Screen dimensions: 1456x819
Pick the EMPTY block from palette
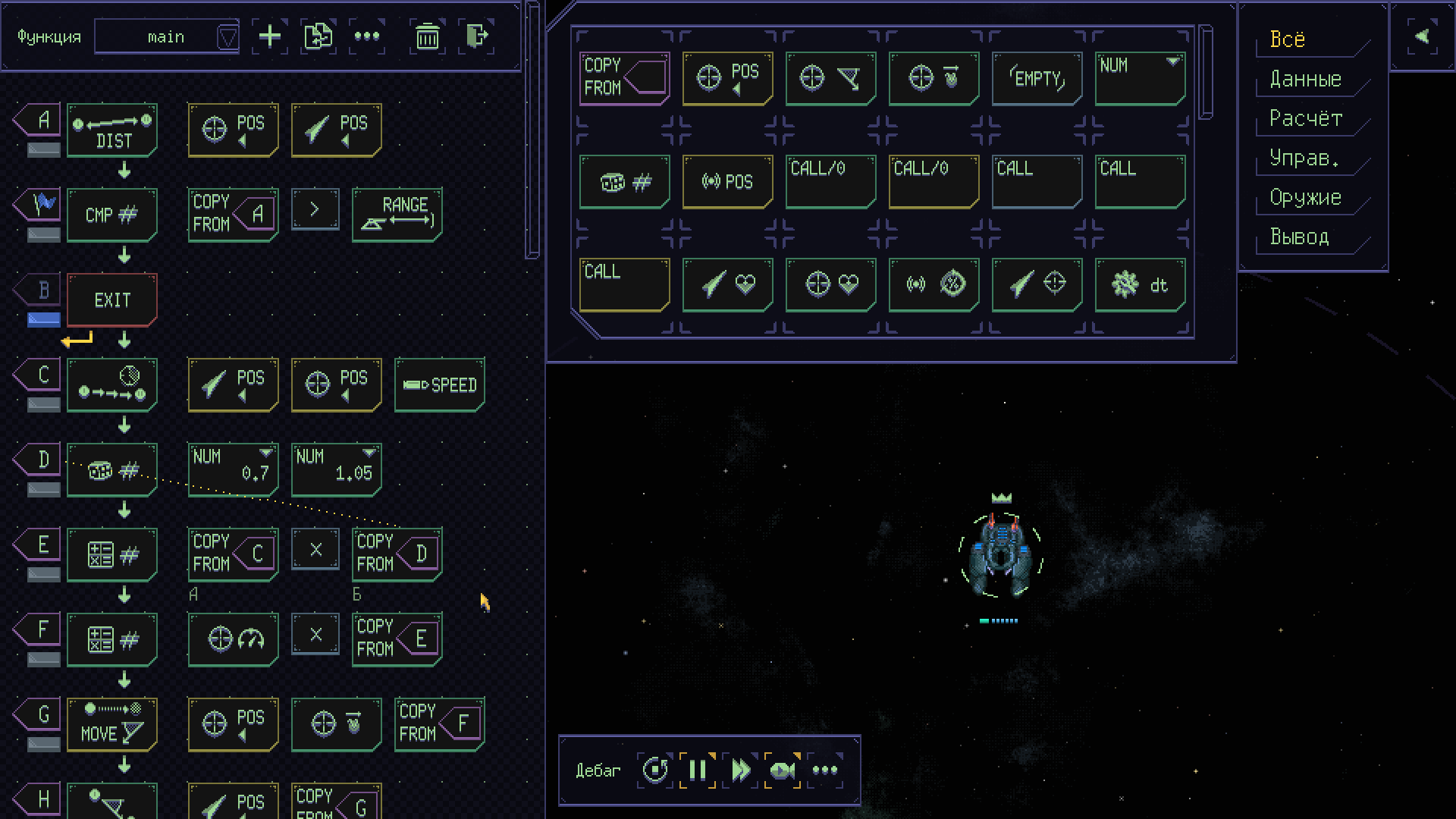pyautogui.click(x=1037, y=78)
